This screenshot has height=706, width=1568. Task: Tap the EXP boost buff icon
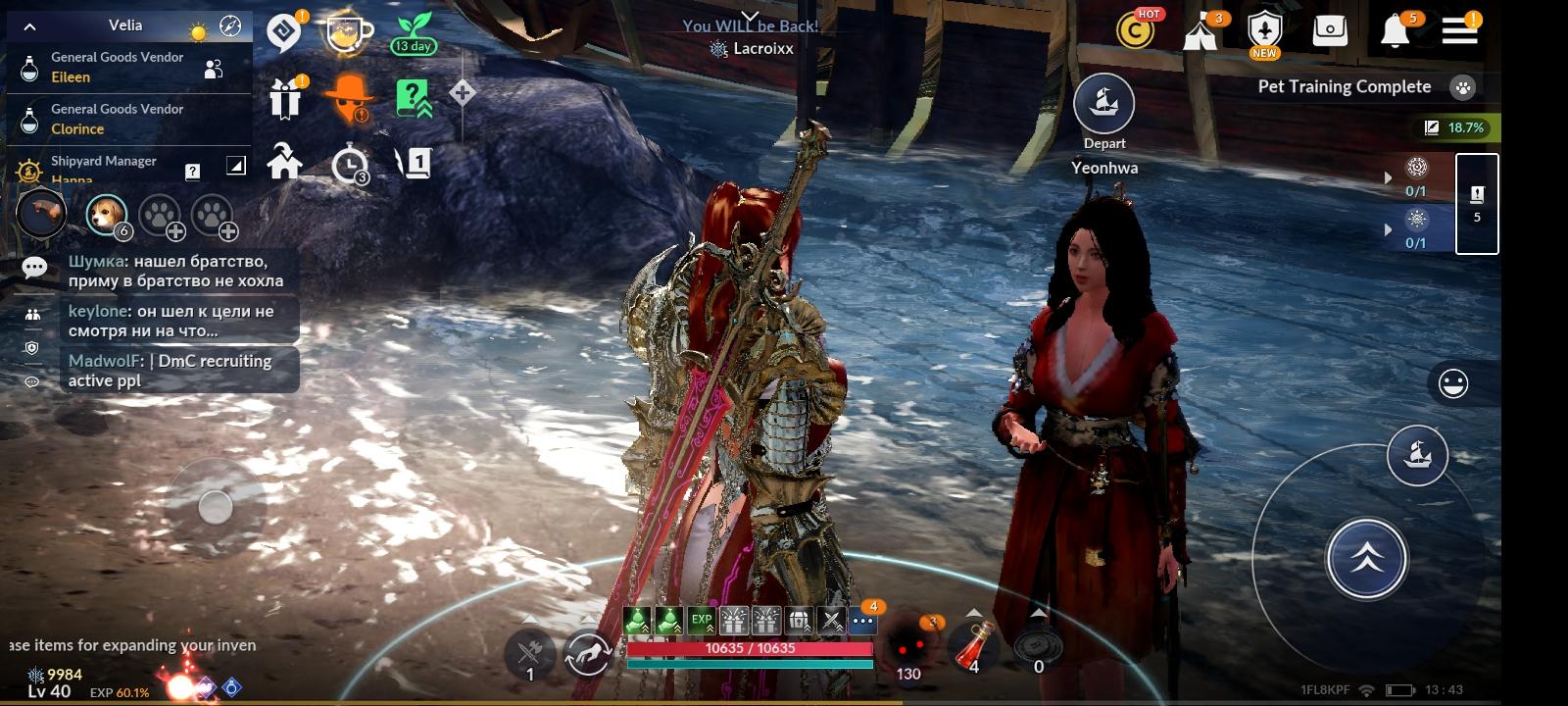pos(702,620)
